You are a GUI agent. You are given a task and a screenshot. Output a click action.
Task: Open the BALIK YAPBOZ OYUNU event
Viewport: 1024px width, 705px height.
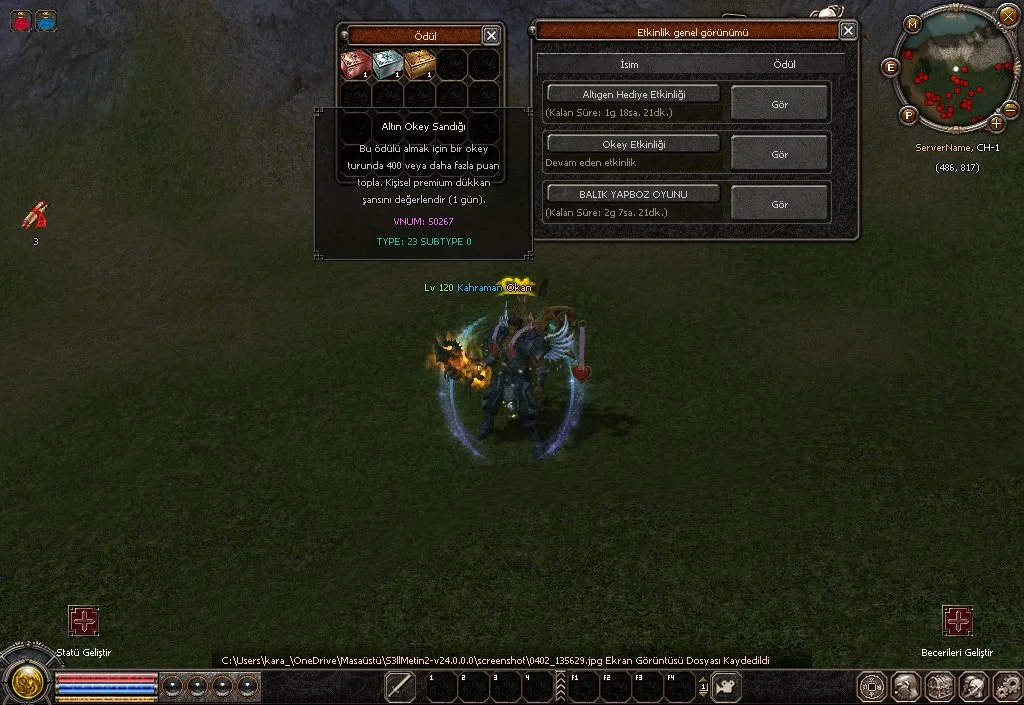[x=633, y=194]
